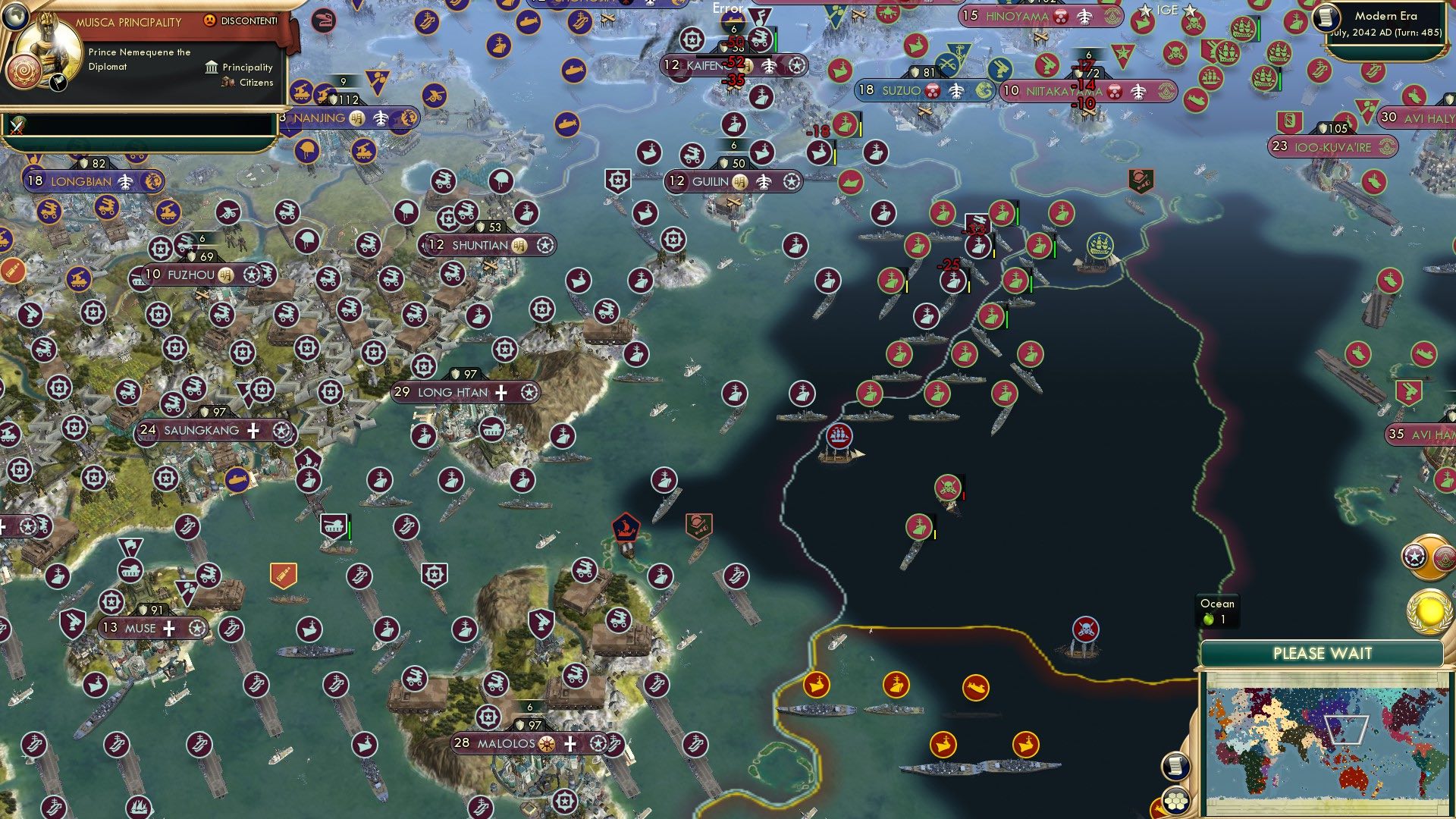
Task: Click the Discontent status indicator
Action: (x=241, y=20)
